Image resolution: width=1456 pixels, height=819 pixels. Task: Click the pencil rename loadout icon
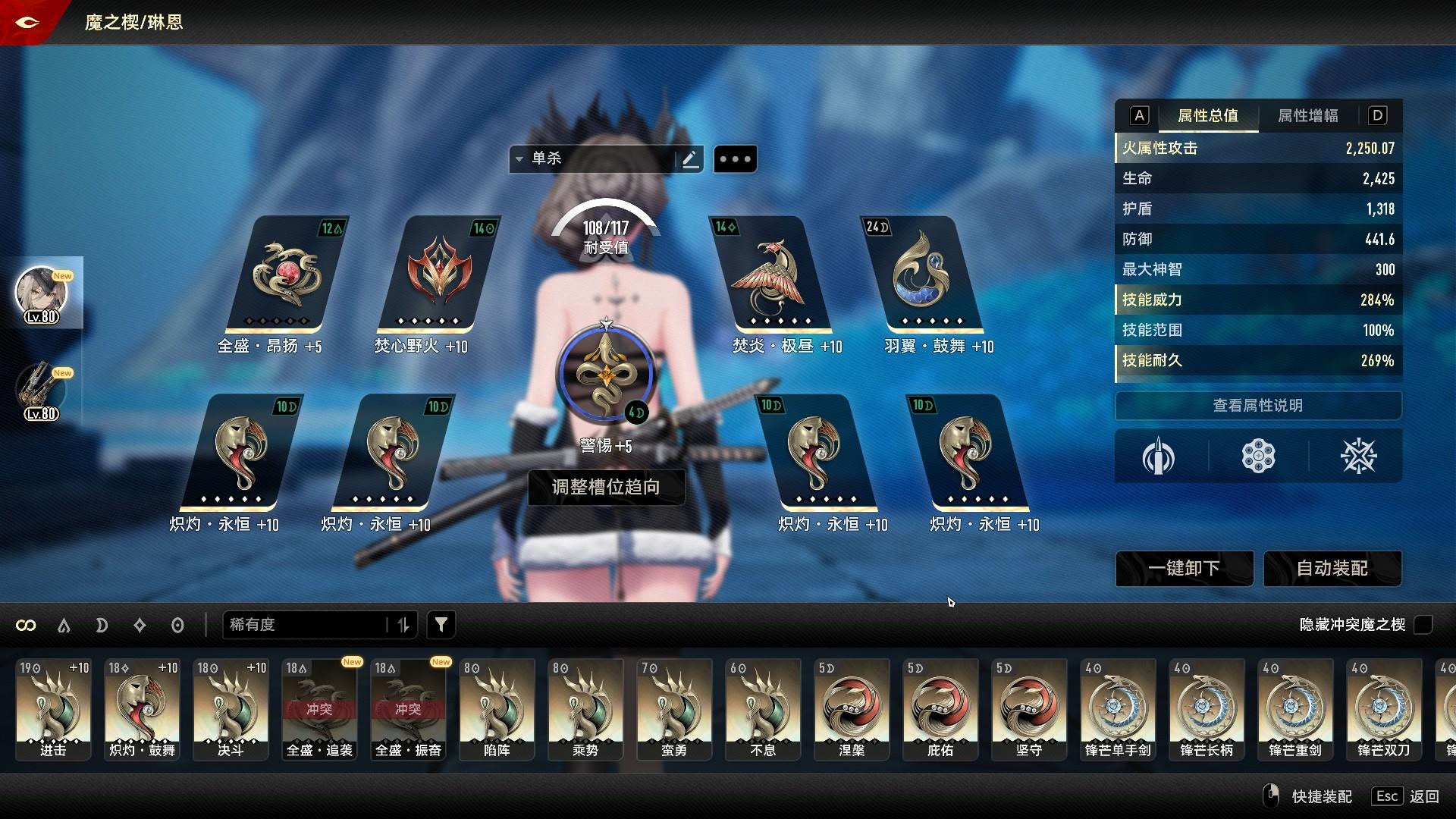690,159
